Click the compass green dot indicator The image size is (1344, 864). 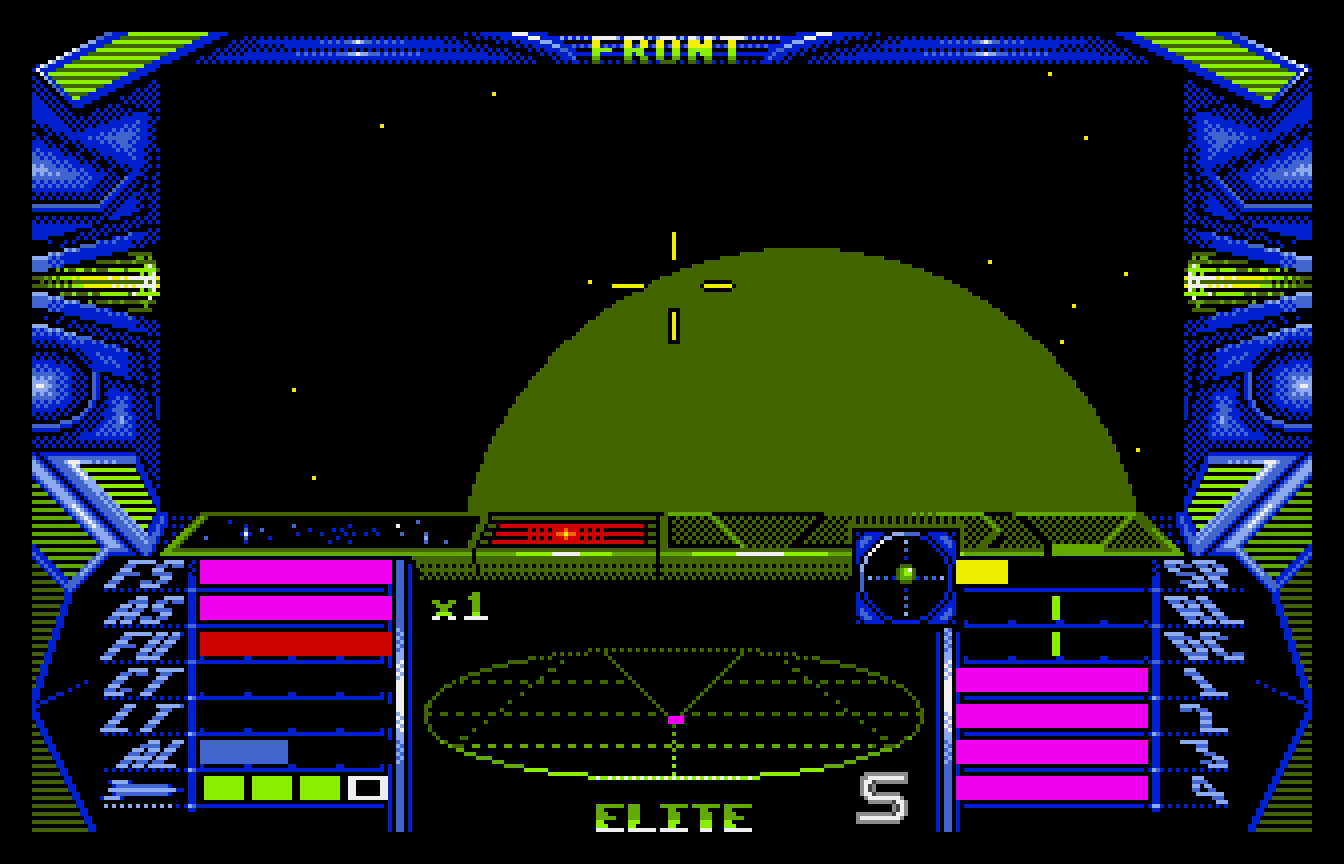click(x=905, y=572)
